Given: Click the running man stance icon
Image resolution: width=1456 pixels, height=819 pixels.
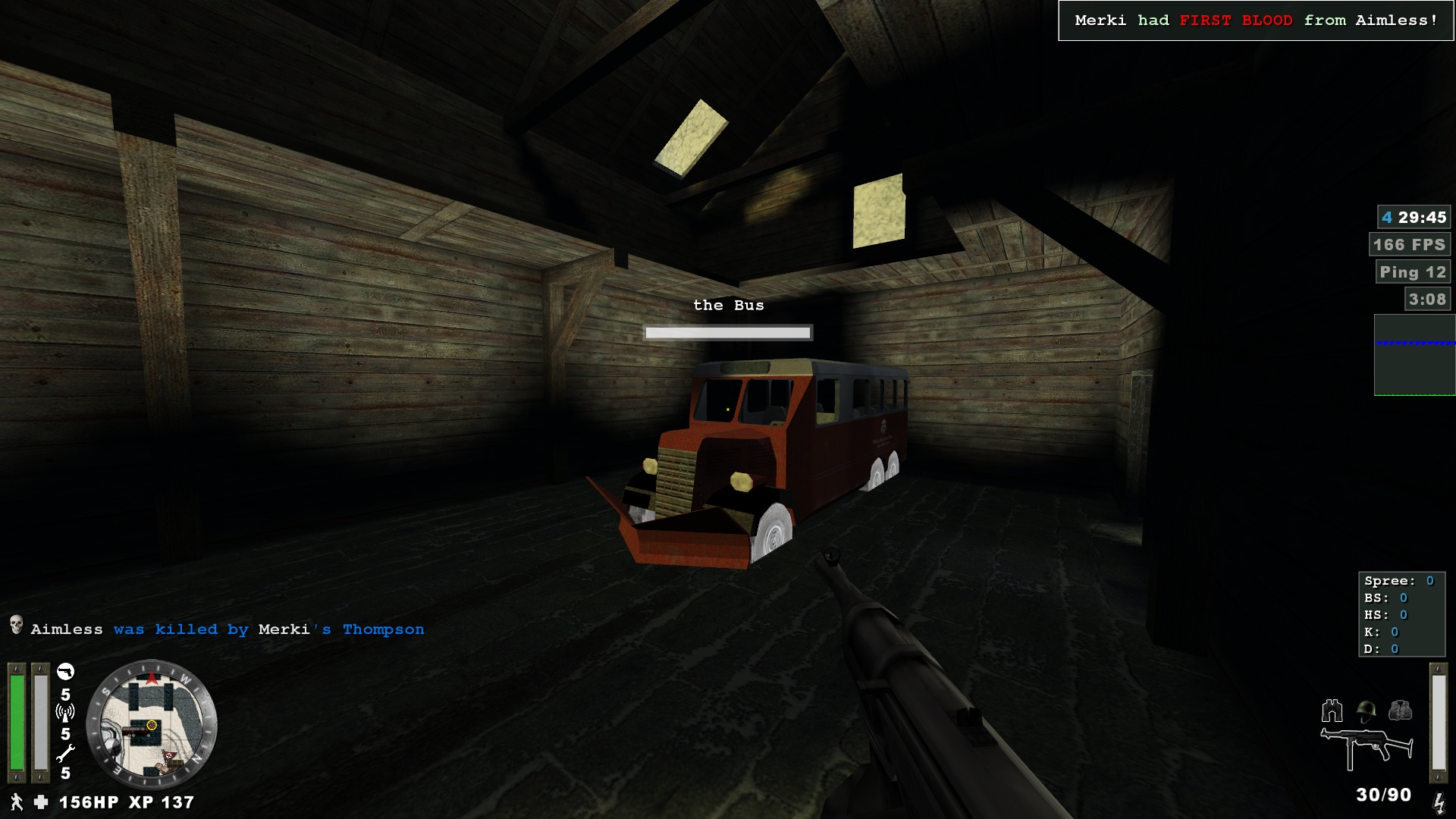Looking at the screenshot, I should pyautogui.click(x=16, y=802).
